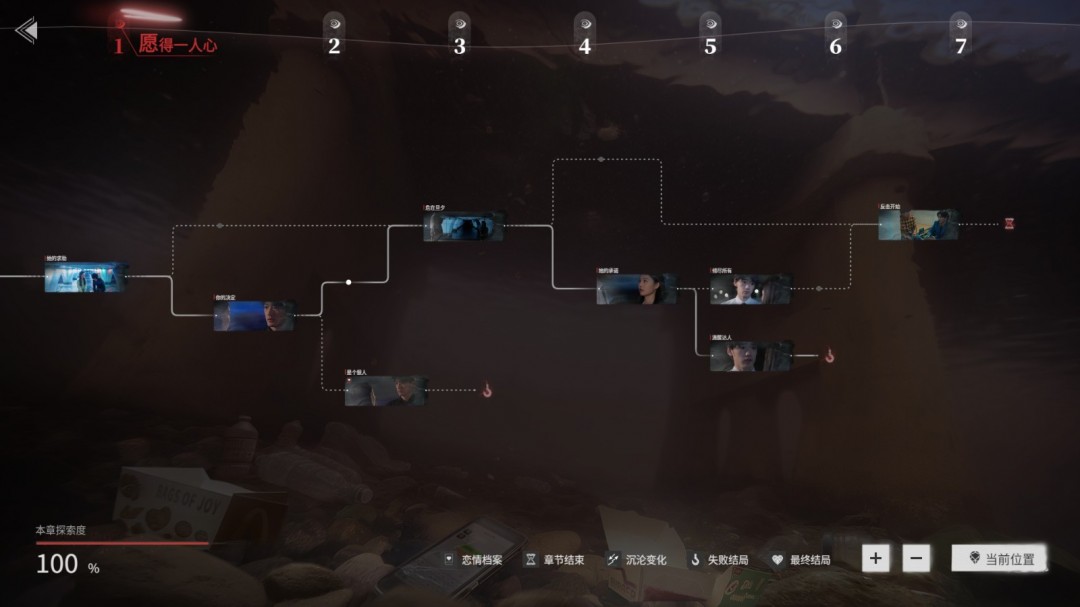Select chapter 6 marker
This screenshot has width=1080, height=607.
835,45
